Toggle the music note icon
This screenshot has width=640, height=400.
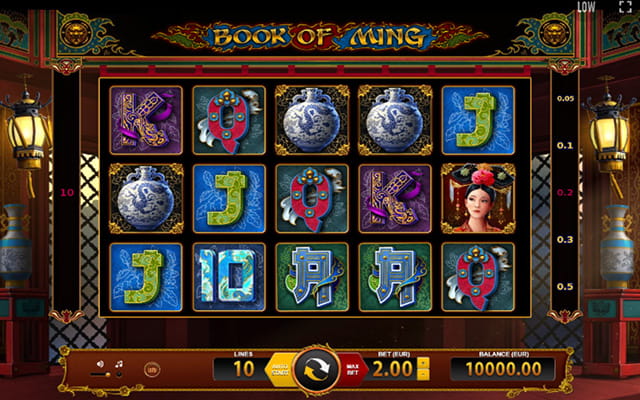(x=119, y=365)
